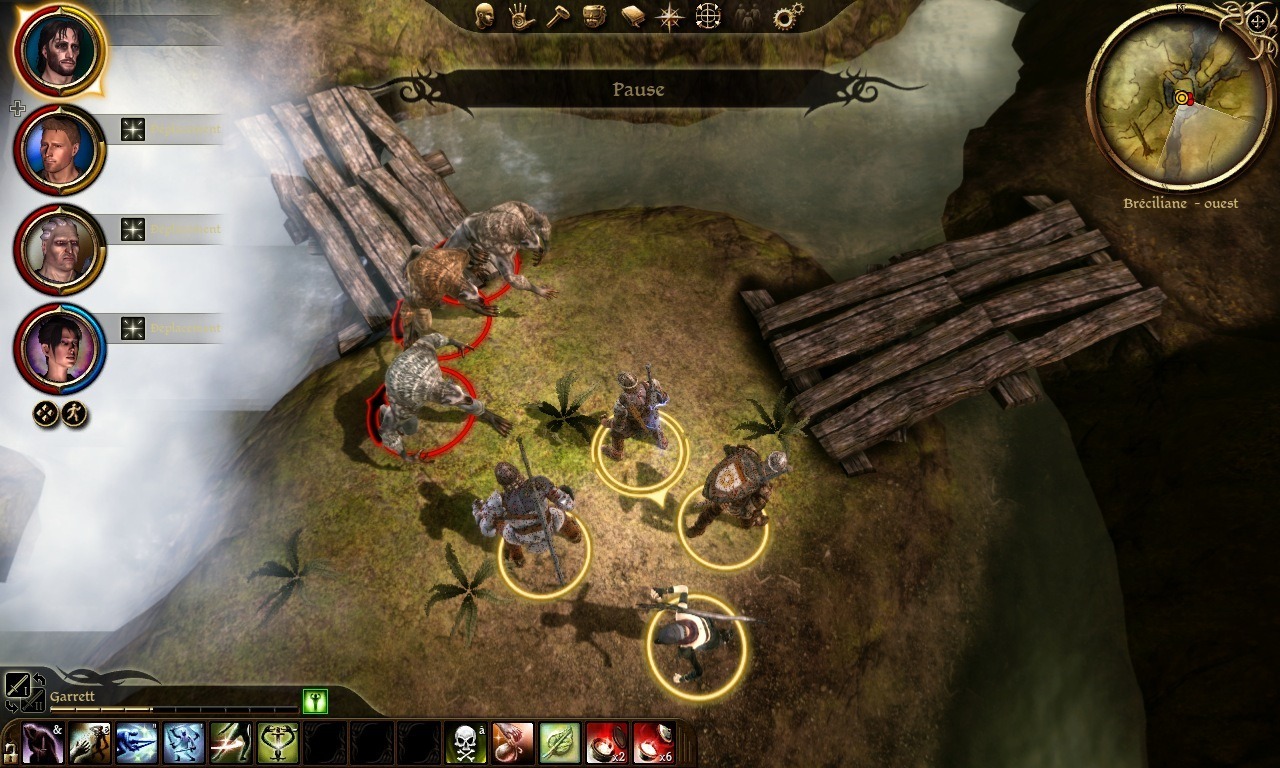Open the game menu gear icon

(x=788, y=16)
